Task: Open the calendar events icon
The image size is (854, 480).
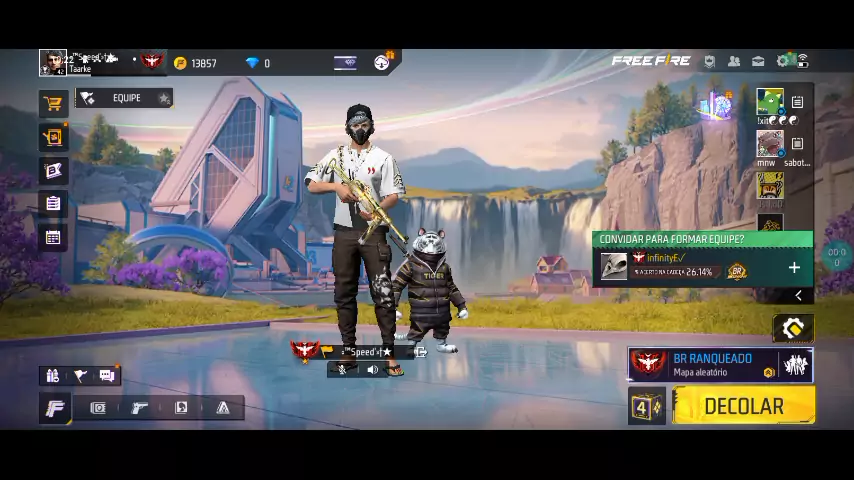Action: point(53,238)
